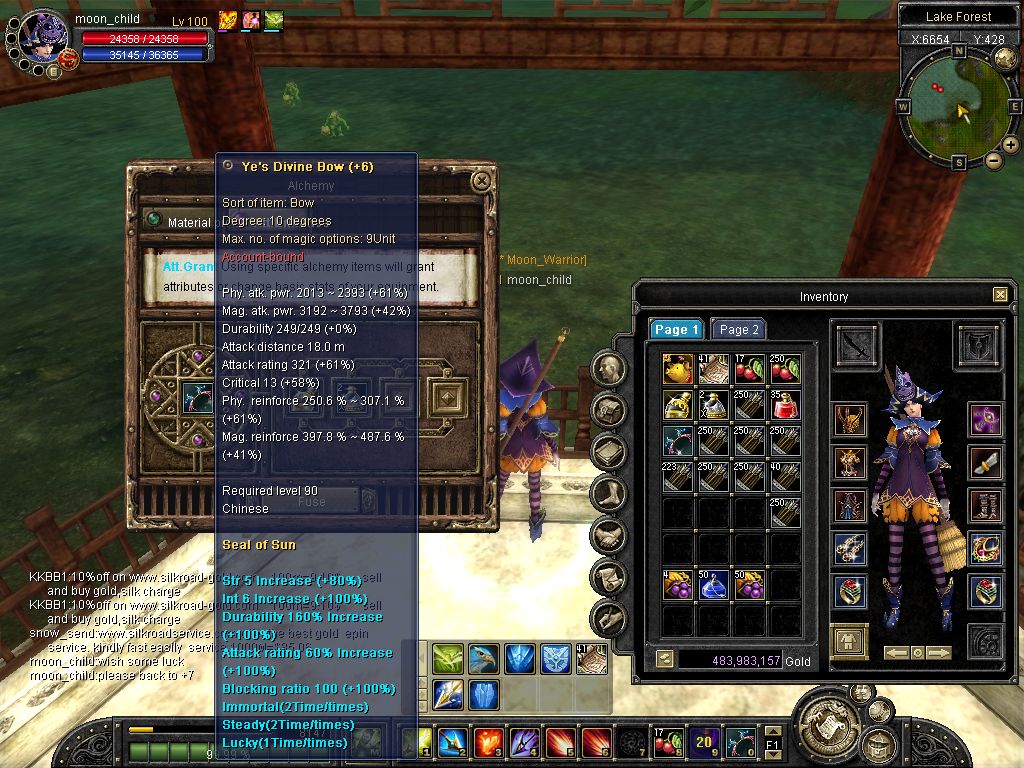Pick the red potion stack of 35
This screenshot has width=1024, height=768.
(x=785, y=405)
